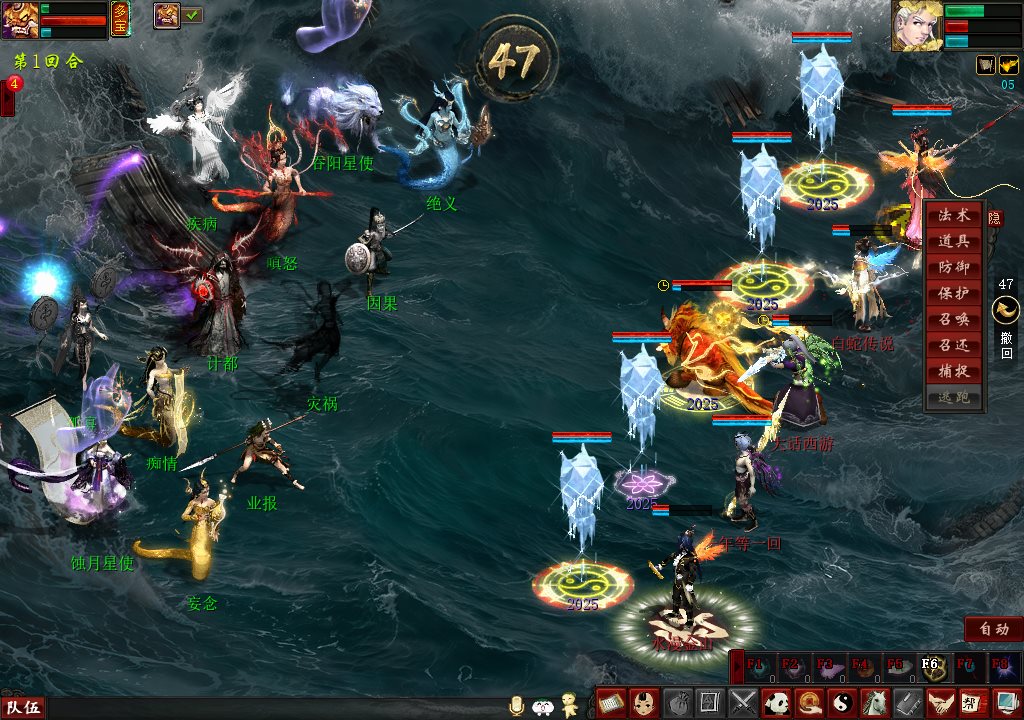
Task: Pick the 防御 defend command
Action: pos(954,268)
